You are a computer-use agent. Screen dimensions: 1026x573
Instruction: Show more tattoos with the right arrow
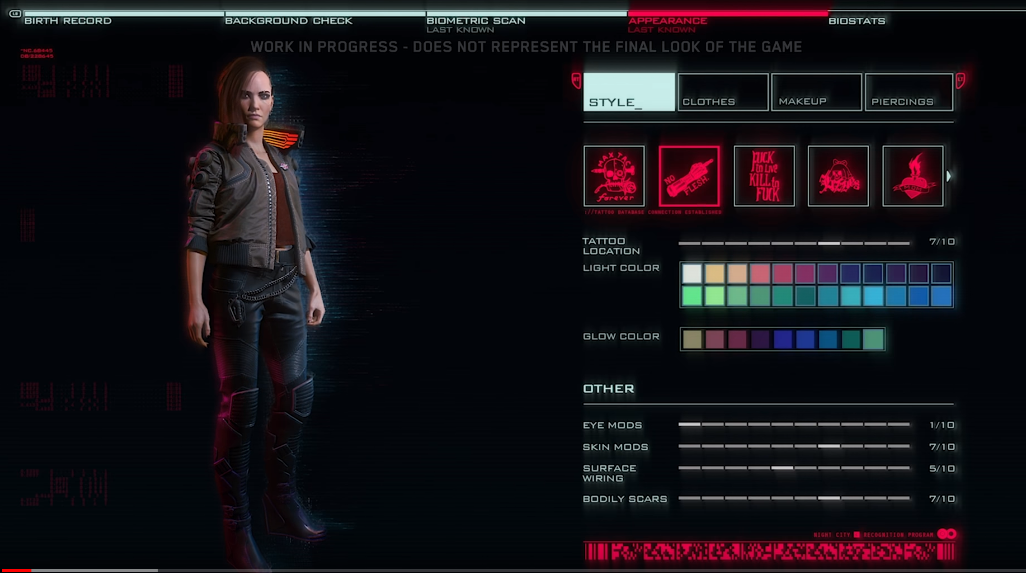click(949, 176)
